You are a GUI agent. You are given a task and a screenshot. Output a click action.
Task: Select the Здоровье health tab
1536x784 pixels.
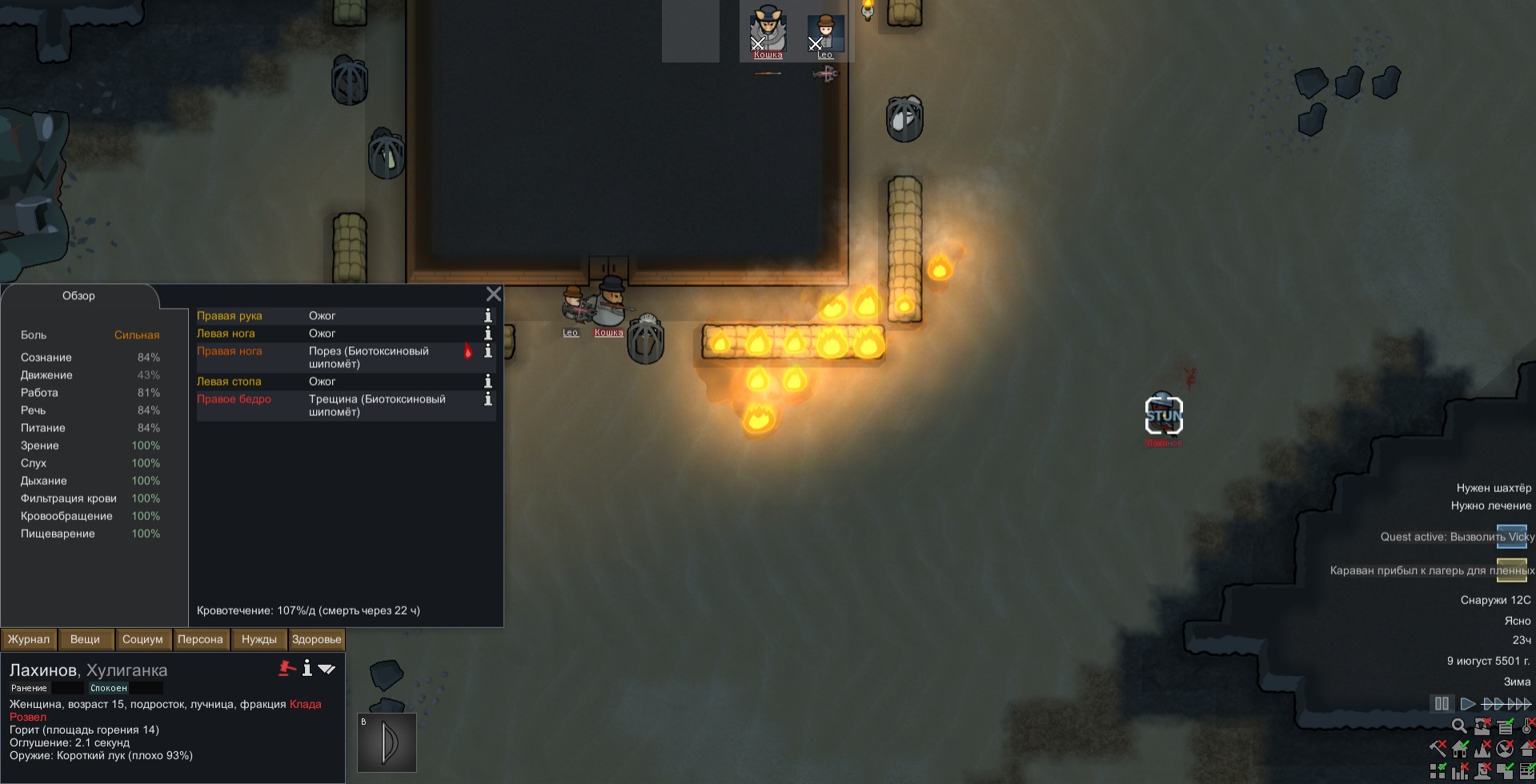pos(316,639)
